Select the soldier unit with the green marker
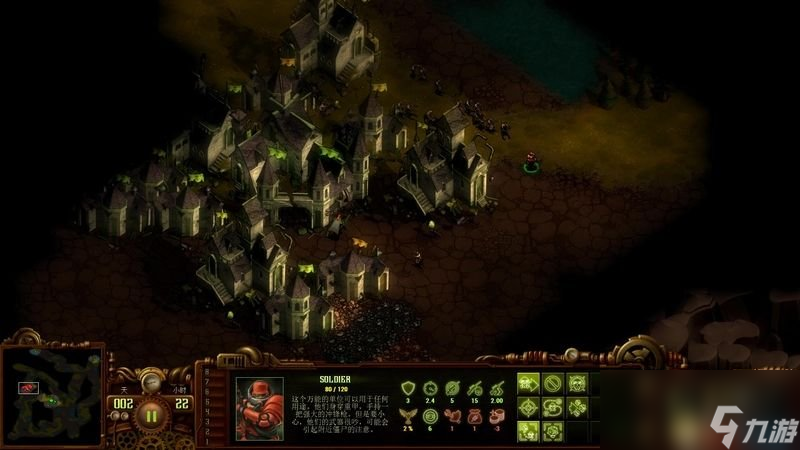The image size is (800, 450). 531,160
